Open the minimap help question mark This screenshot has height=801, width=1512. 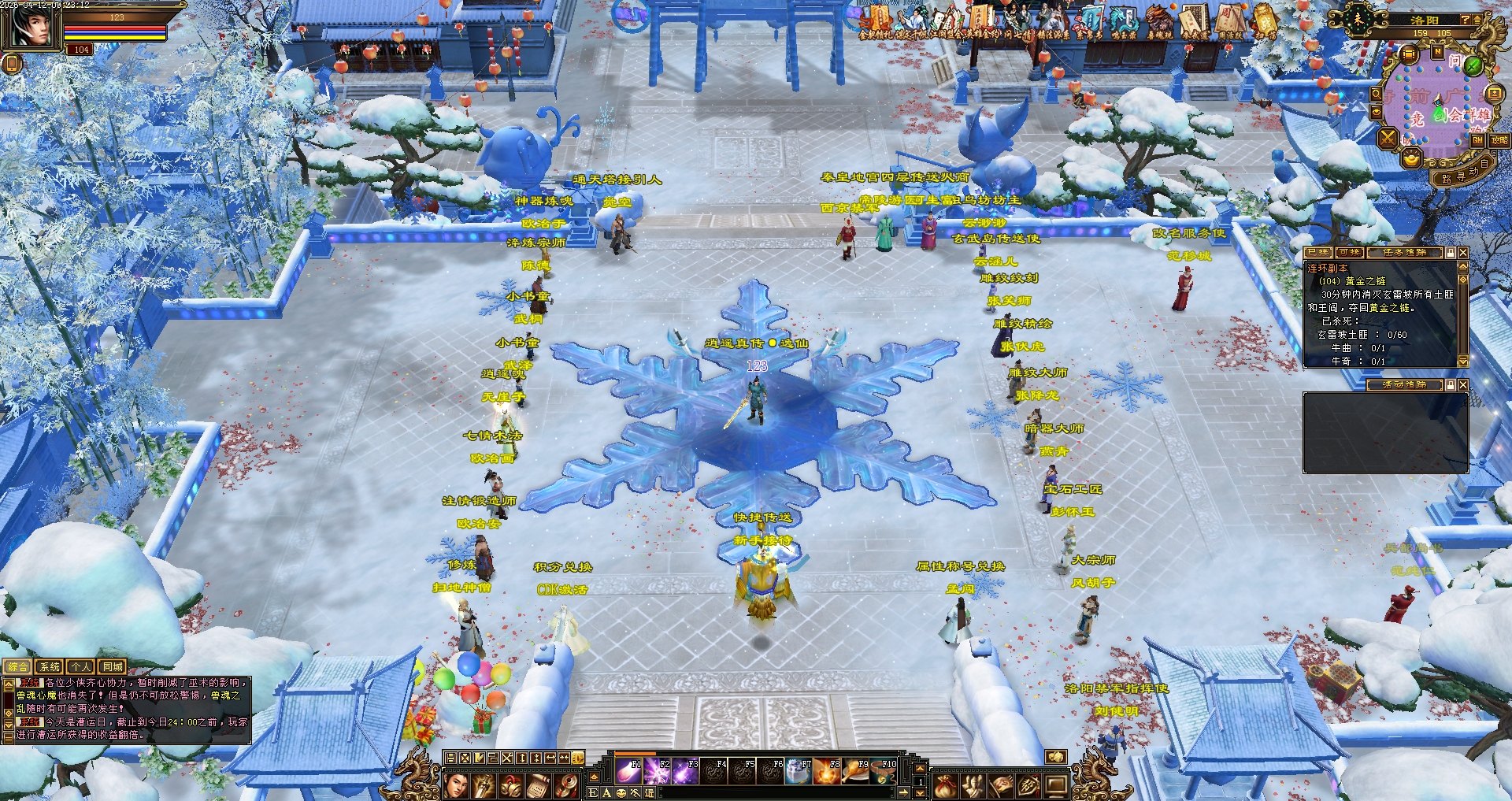click(x=1466, y=20)
